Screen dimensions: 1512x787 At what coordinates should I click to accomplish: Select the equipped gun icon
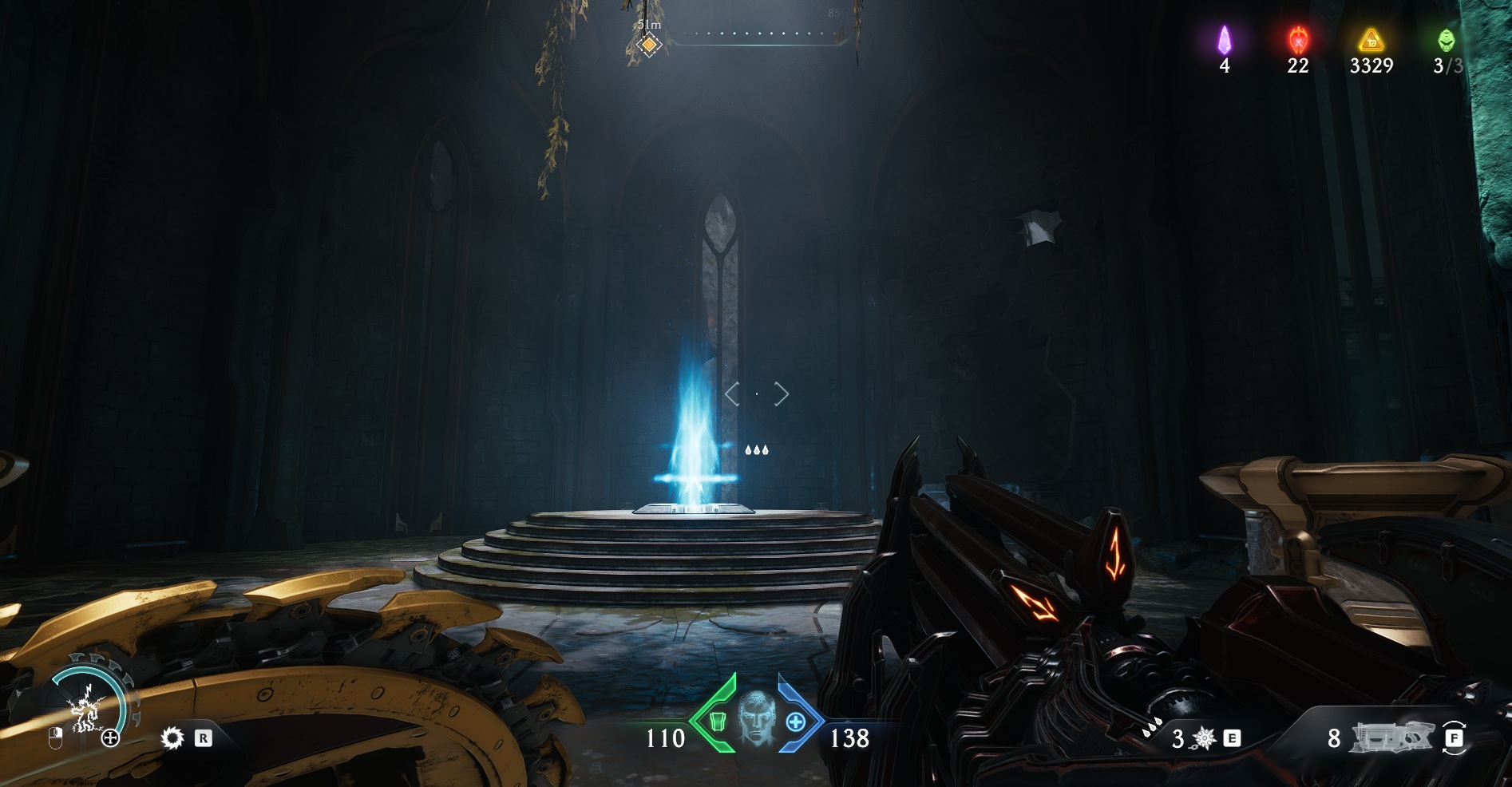coord(1390,738)
